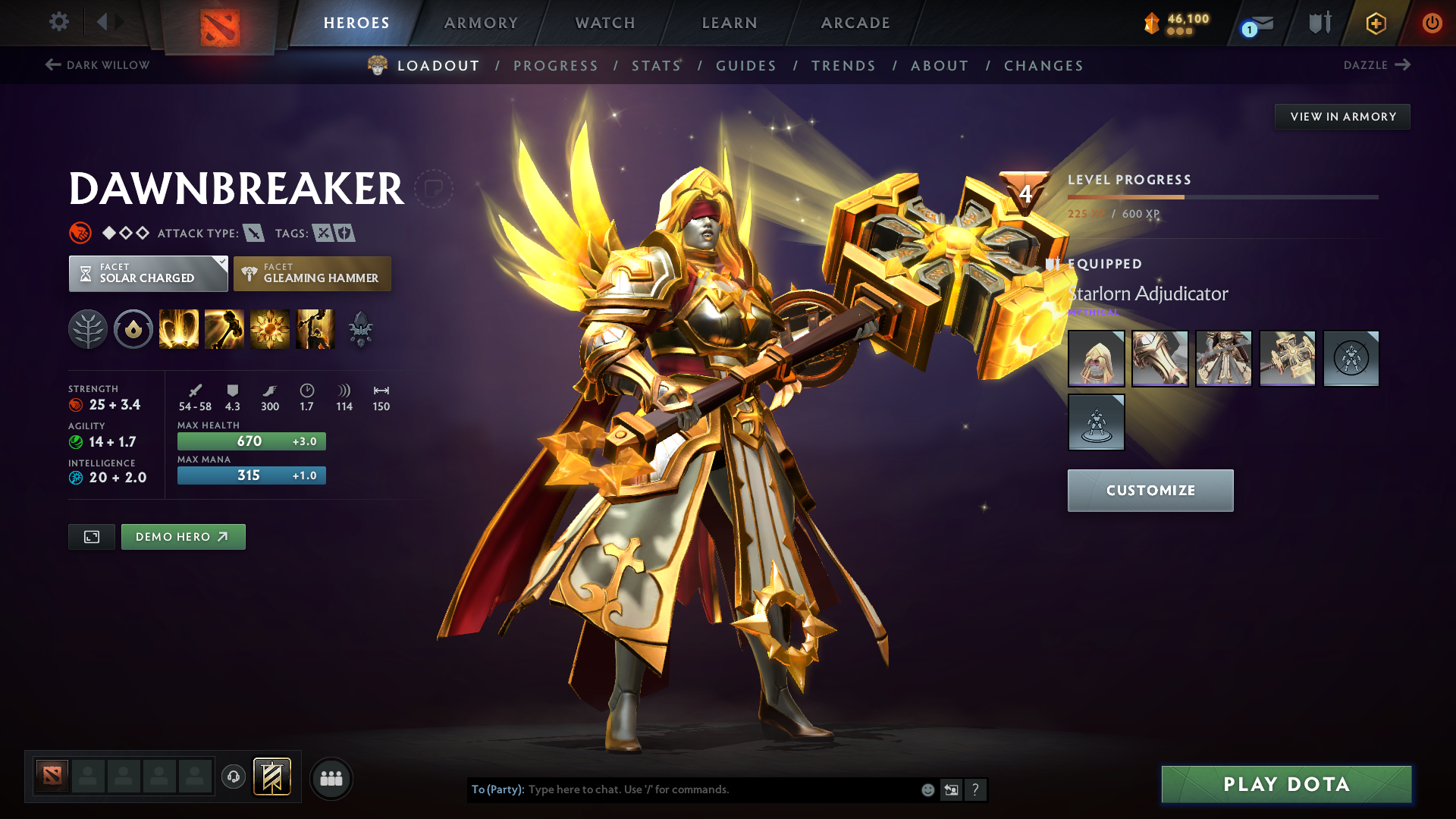The width and height of the screenshot is (1456, 819).
Task: Click the innate ability branch icon
Action: [87, 328]
